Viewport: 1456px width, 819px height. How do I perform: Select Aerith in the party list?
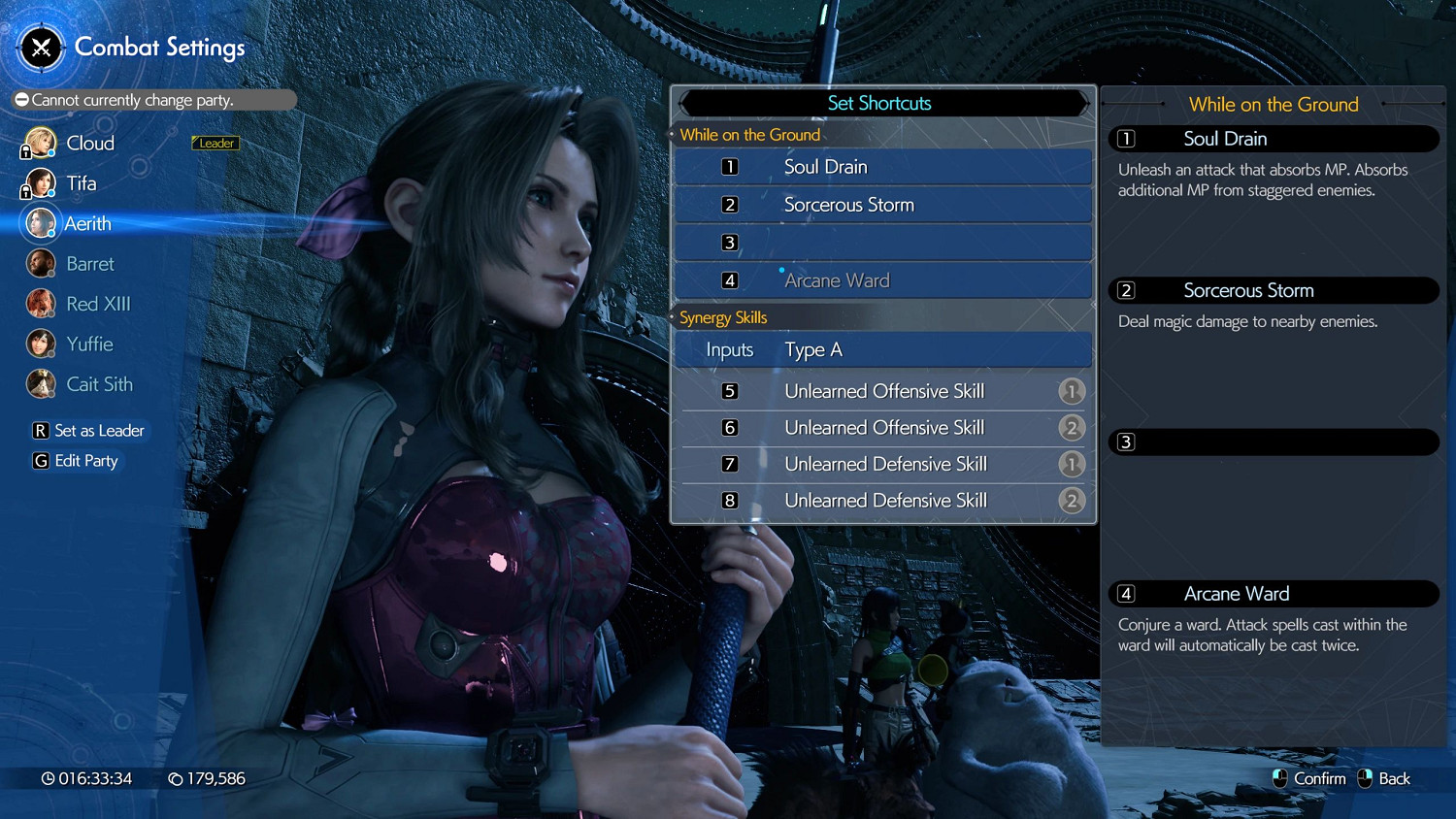[87, 224]
